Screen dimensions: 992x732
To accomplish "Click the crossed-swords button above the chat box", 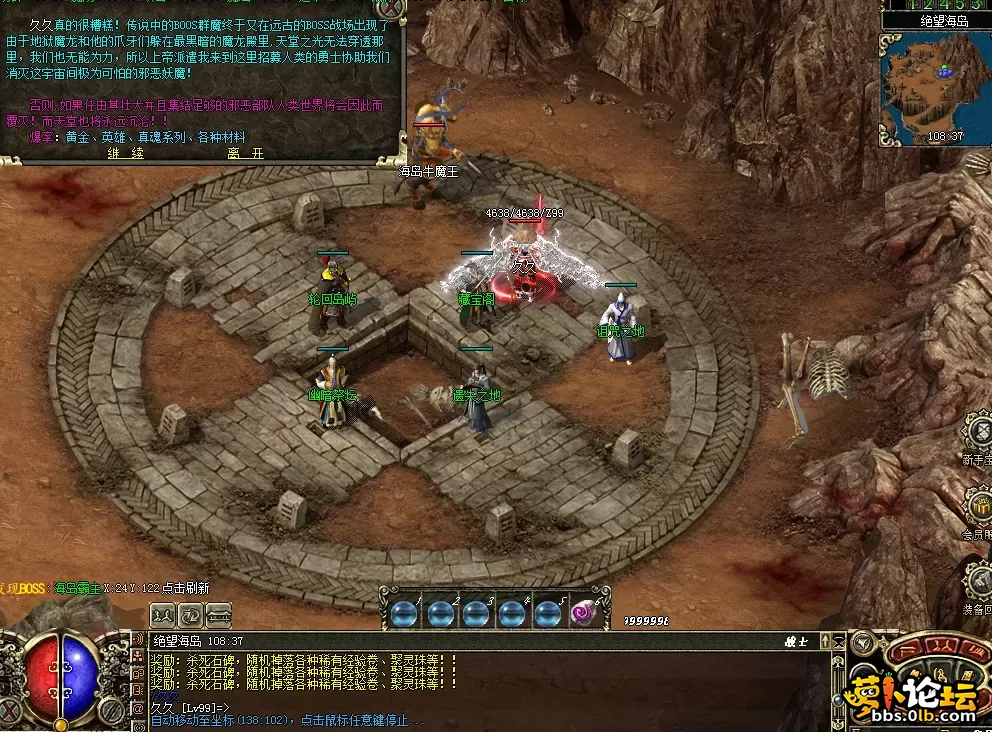I will click(164, 614).
